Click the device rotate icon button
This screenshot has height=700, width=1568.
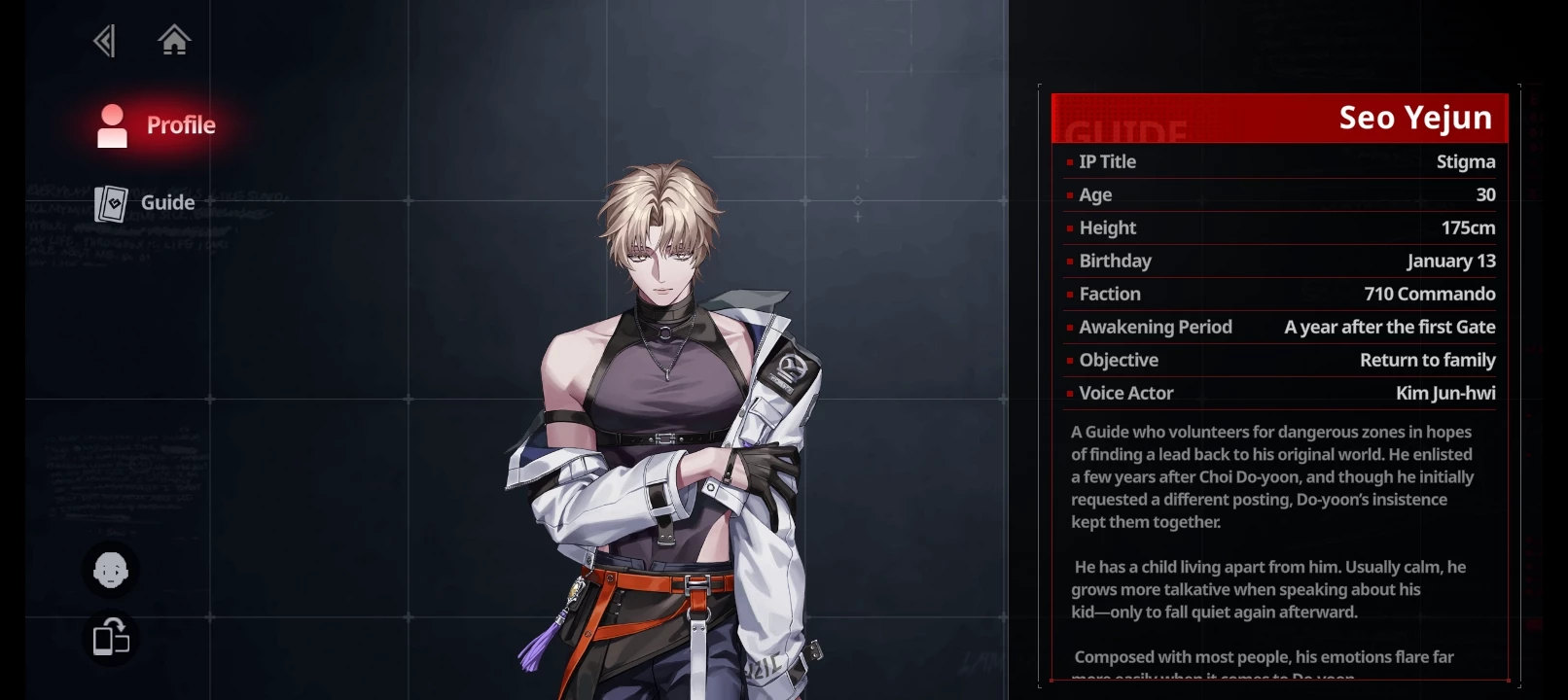click(111, 638)
